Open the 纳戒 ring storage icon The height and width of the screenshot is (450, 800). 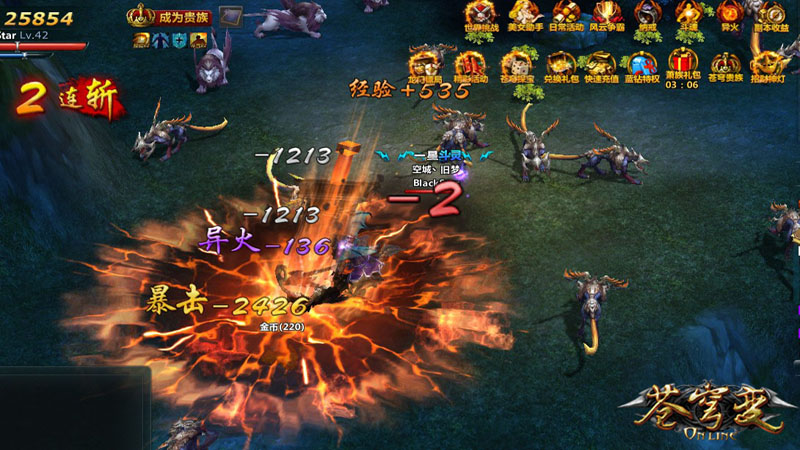click(647, 16)
